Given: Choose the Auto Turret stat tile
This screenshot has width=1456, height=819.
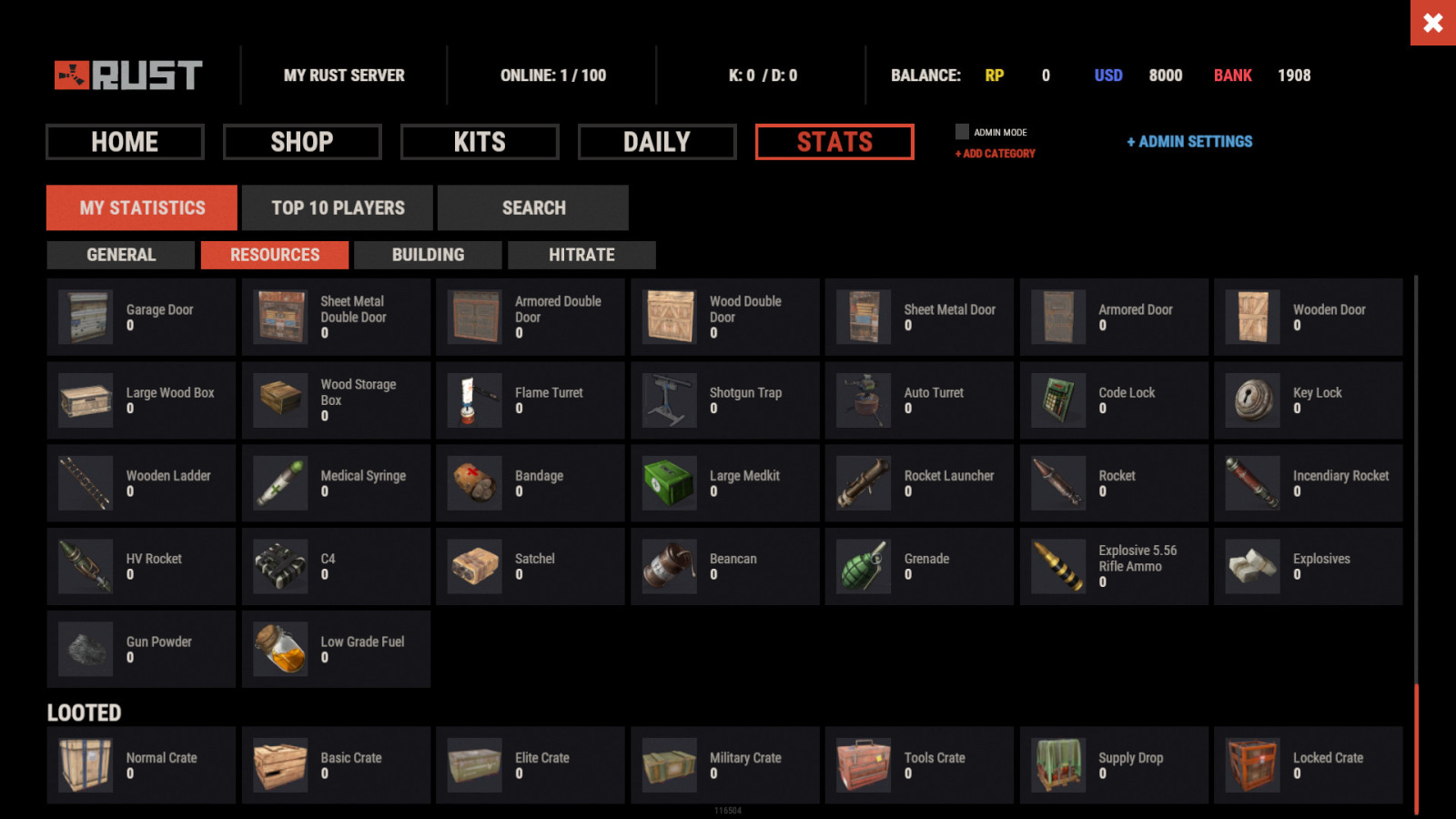Looking at the screenshot, I should 919,400.
